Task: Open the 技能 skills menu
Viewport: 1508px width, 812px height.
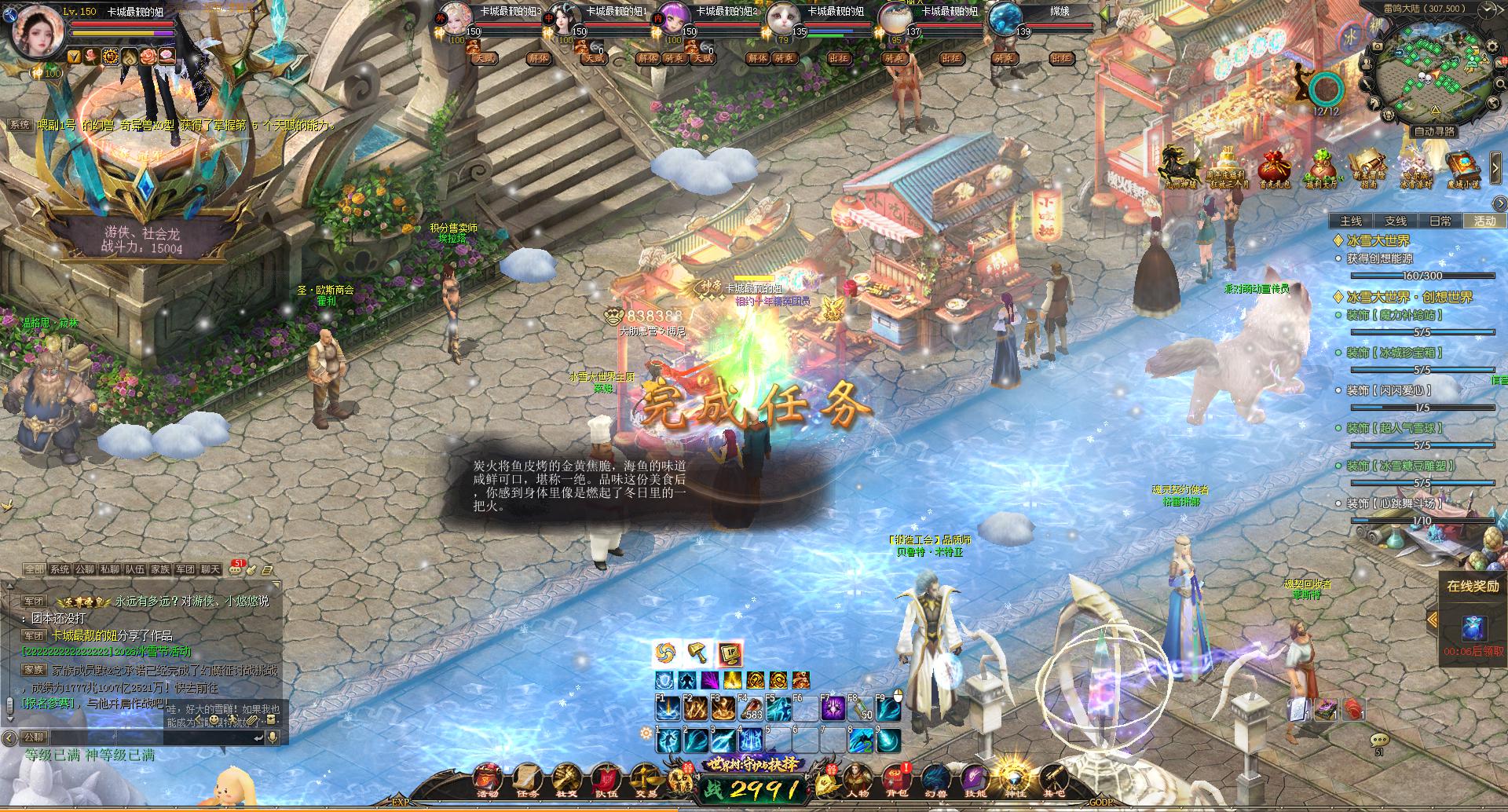Action: point(974,779)
